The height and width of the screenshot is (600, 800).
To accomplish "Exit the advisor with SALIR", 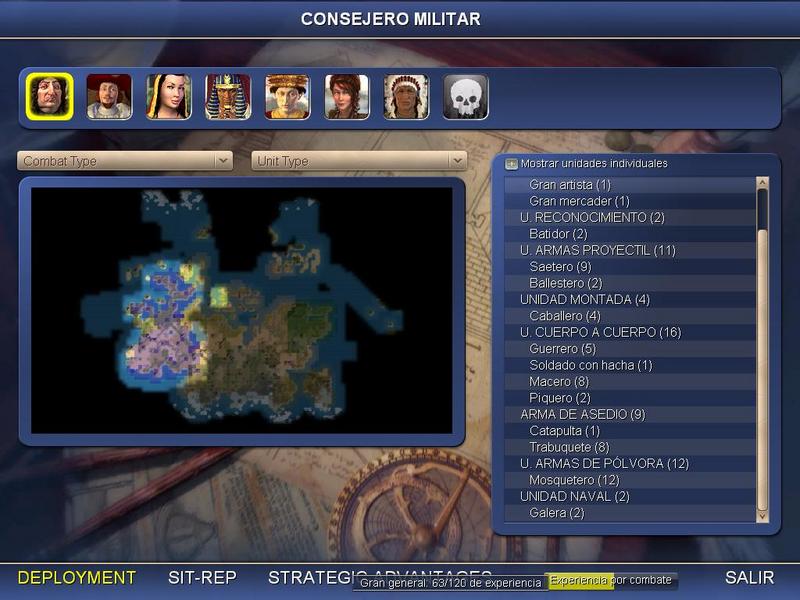I will (x=749, y=577).
